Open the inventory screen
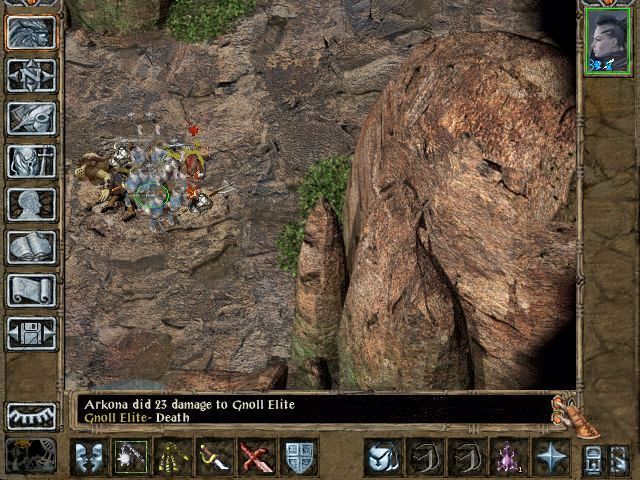This screenshot has width=640, height=480. click(31, 161)
